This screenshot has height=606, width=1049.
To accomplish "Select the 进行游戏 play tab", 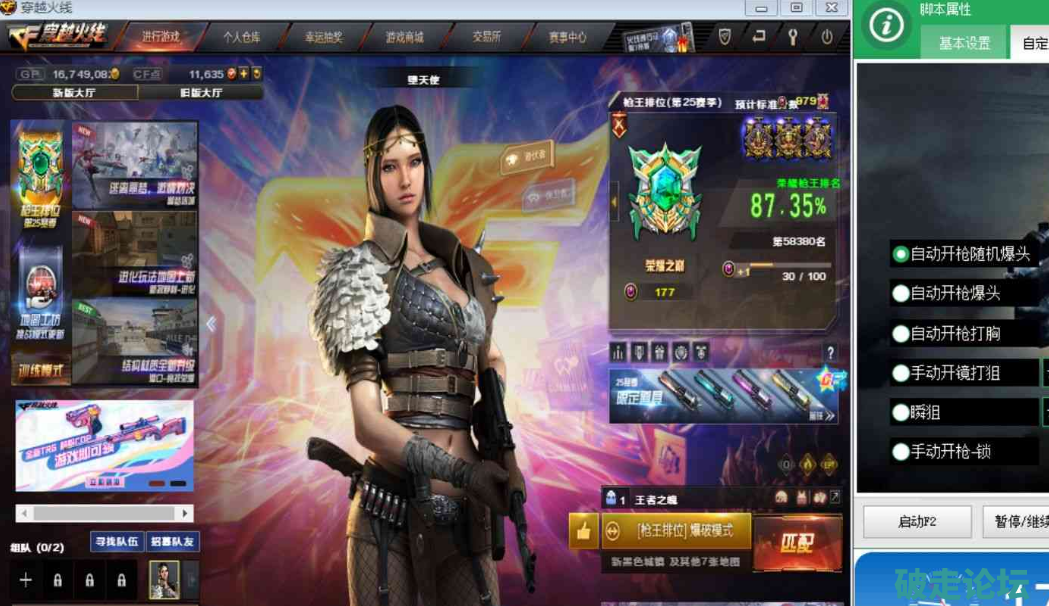I will tap(160, 37).
